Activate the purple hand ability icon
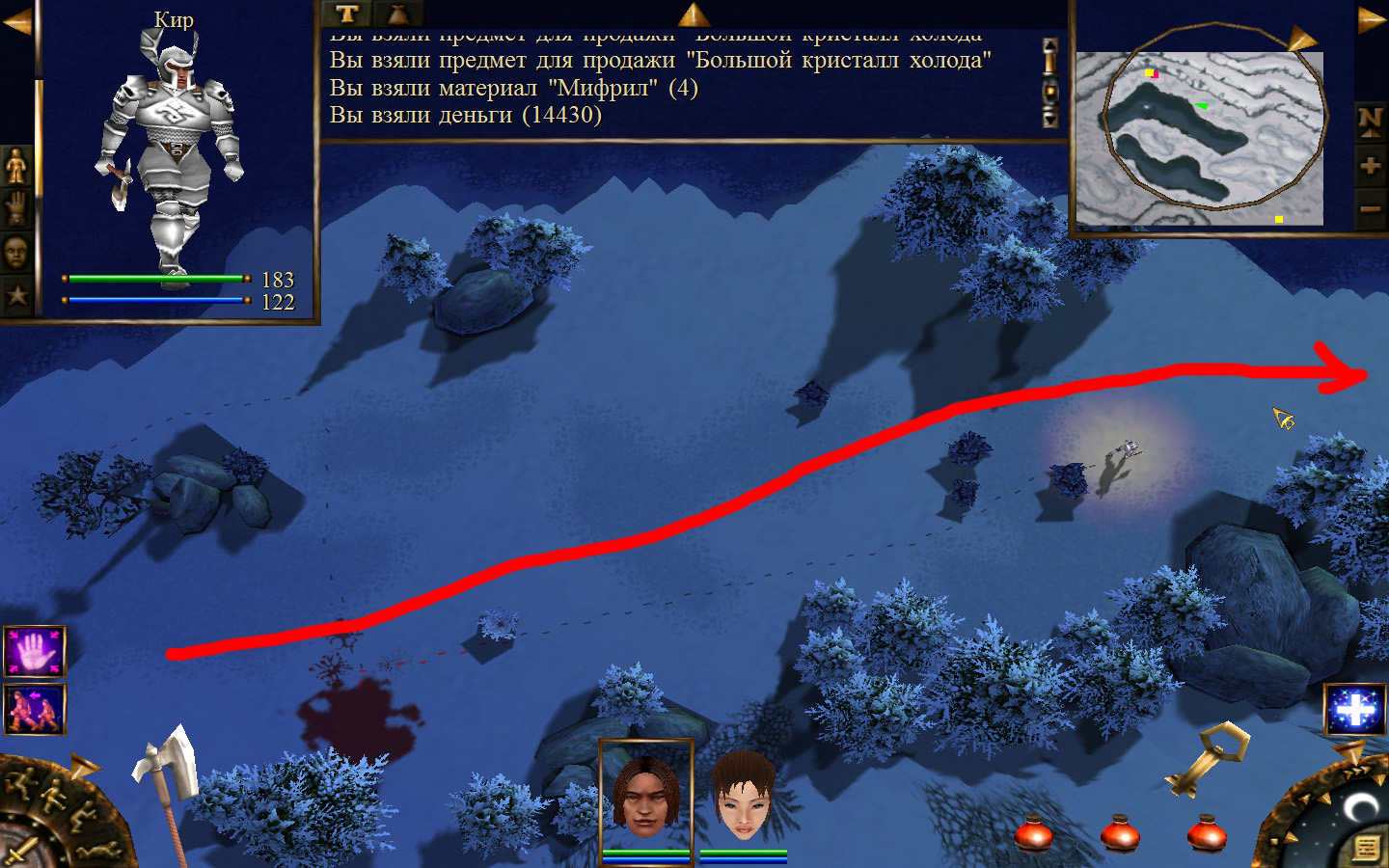Image resolution: width=1389 pixels, height=868 pixels. 35,652
